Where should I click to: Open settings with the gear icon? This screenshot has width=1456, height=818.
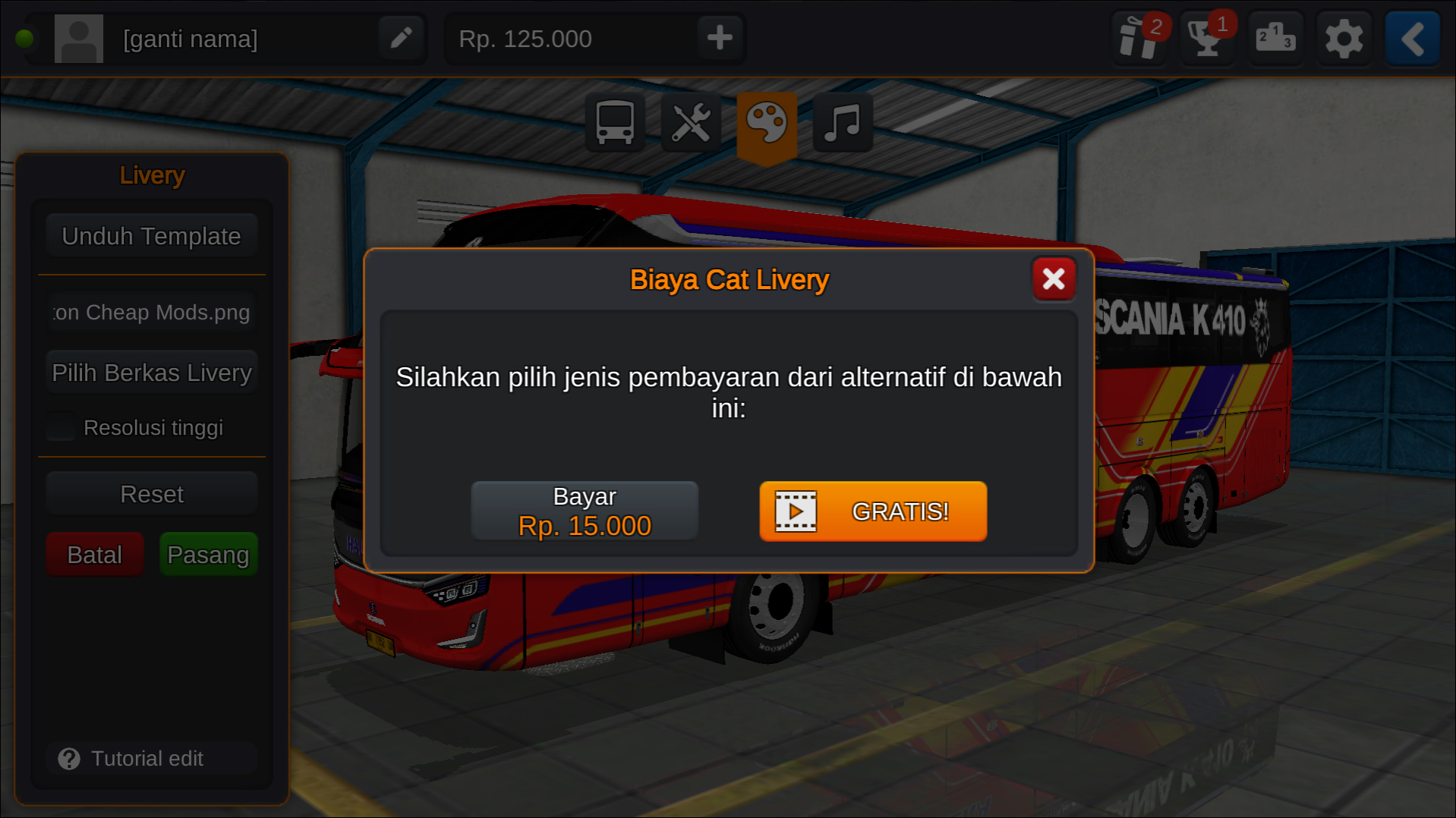[1344, 38]
